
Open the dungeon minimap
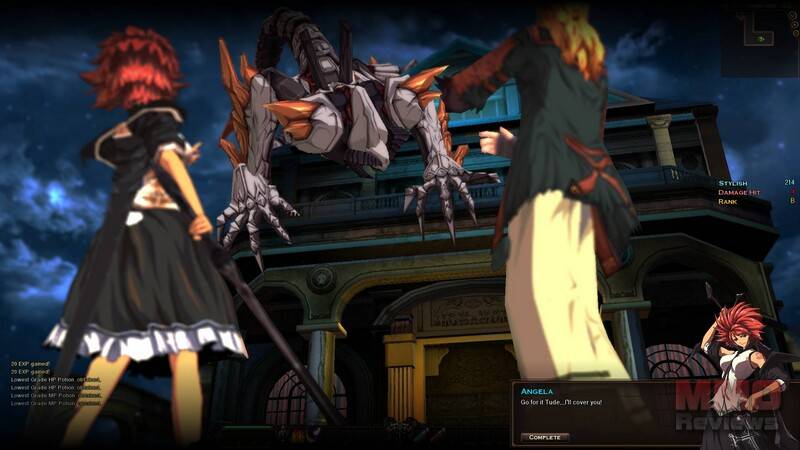click(759, 40)
